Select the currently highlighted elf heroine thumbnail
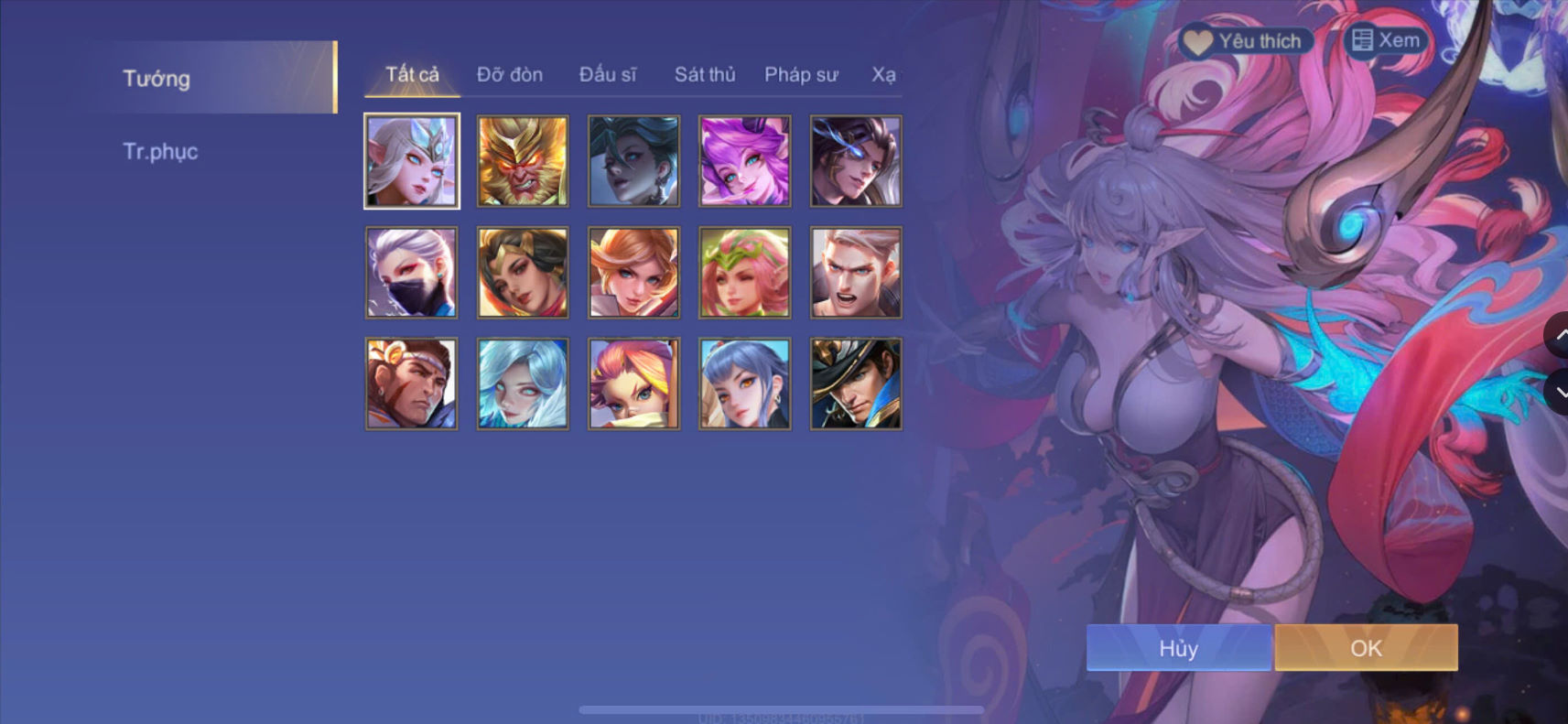The width and height of the screenshot is (1568, 724). (x=411, y=161)
